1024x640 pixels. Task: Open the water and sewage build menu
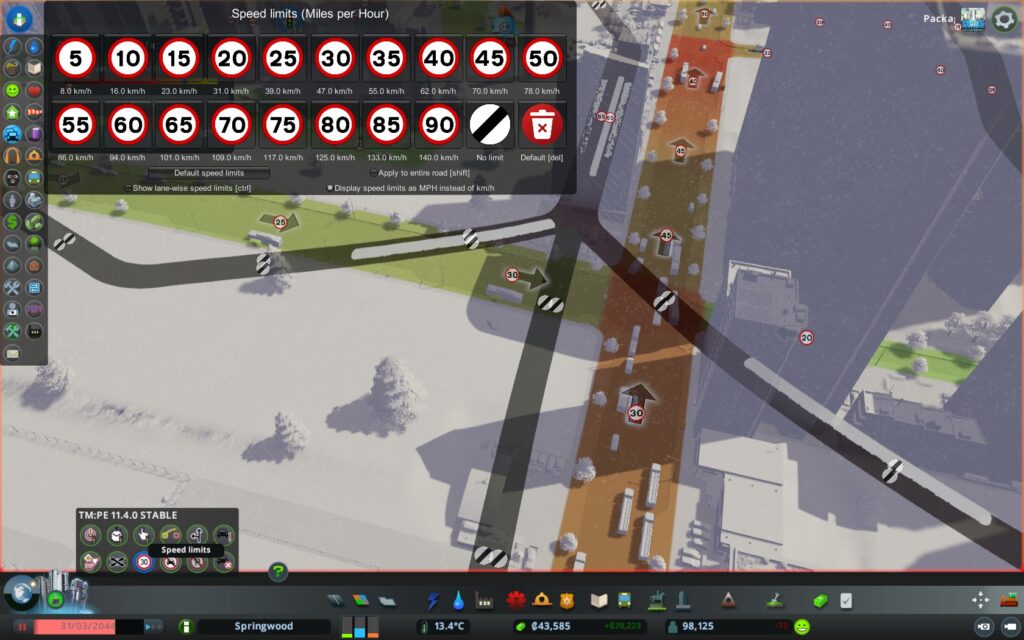point(458,600)
